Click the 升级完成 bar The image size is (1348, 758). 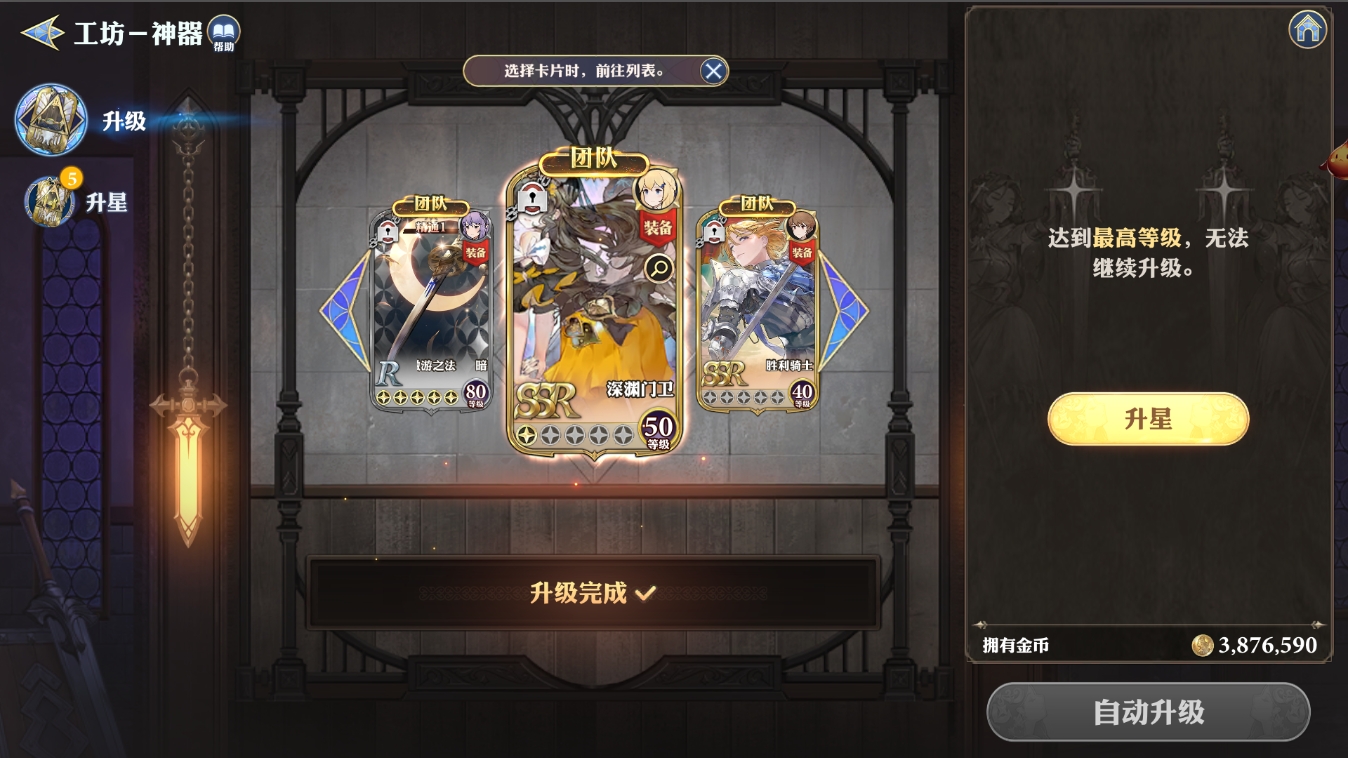593,593
